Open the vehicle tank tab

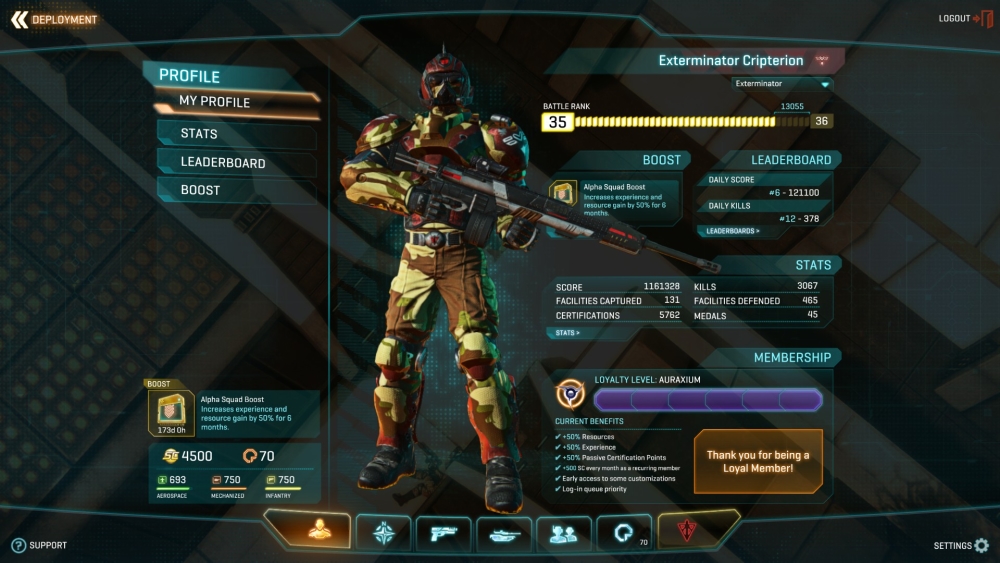[x=504, y=532]
